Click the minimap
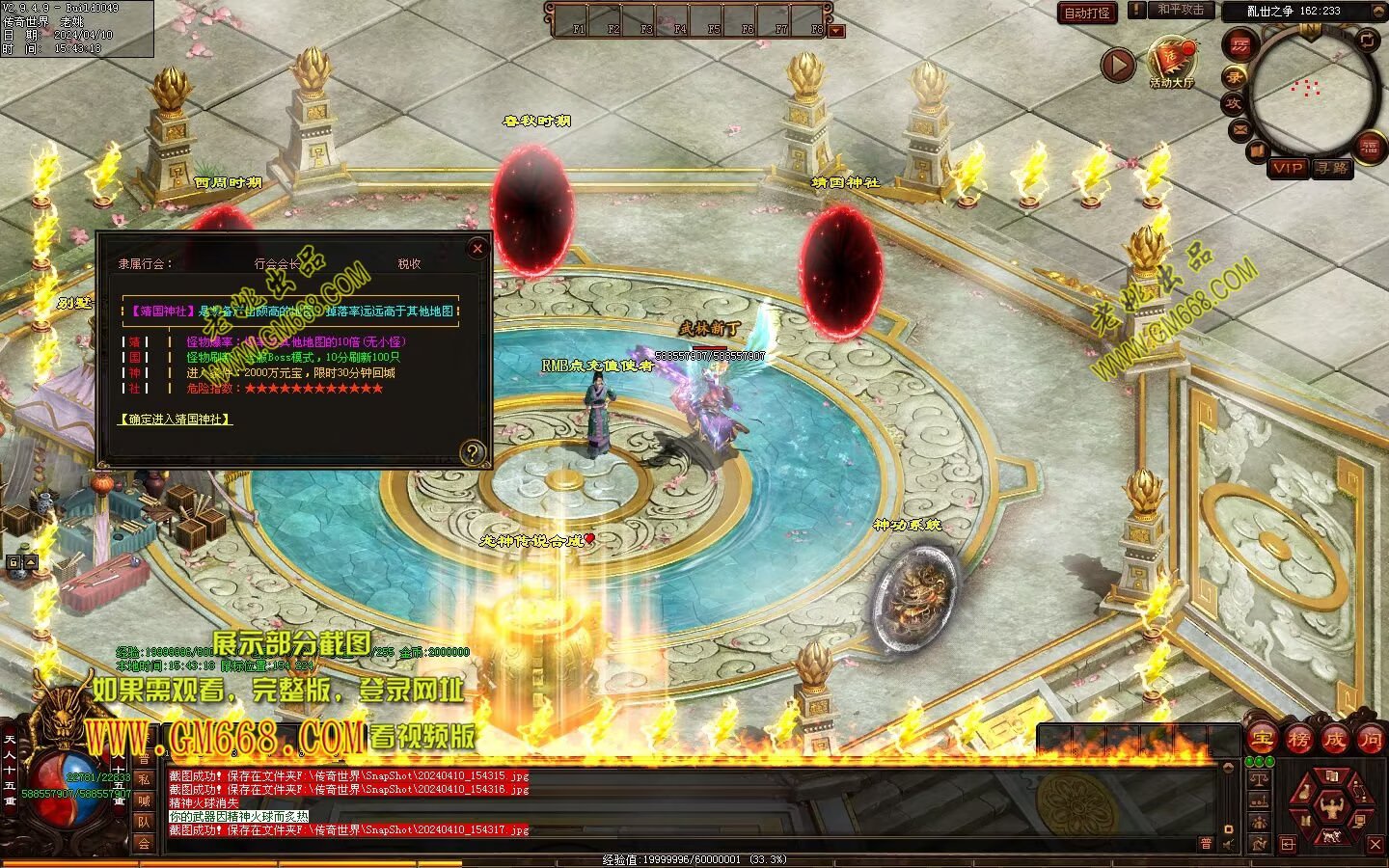 (1312, 92)
